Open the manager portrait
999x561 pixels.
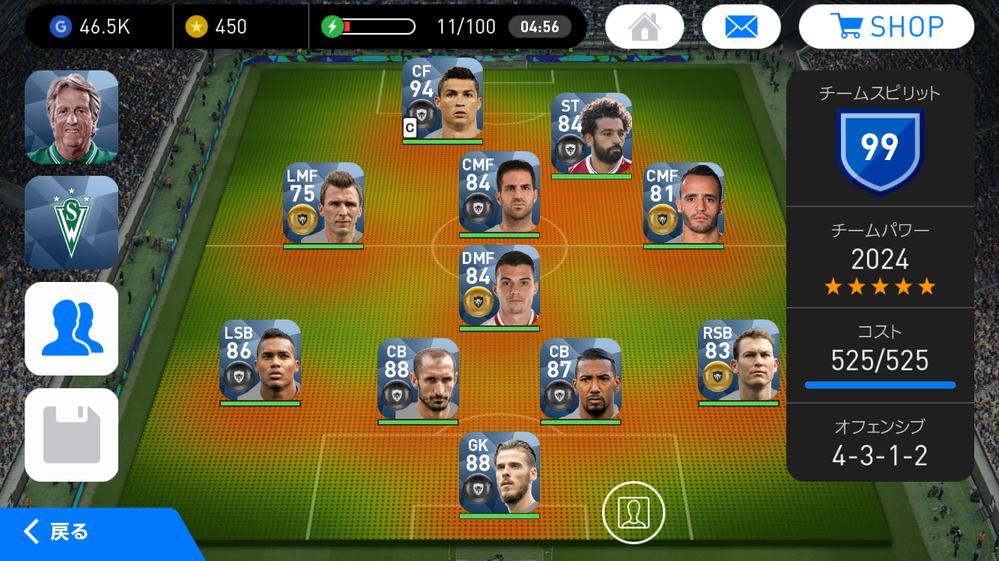[71, 117]
